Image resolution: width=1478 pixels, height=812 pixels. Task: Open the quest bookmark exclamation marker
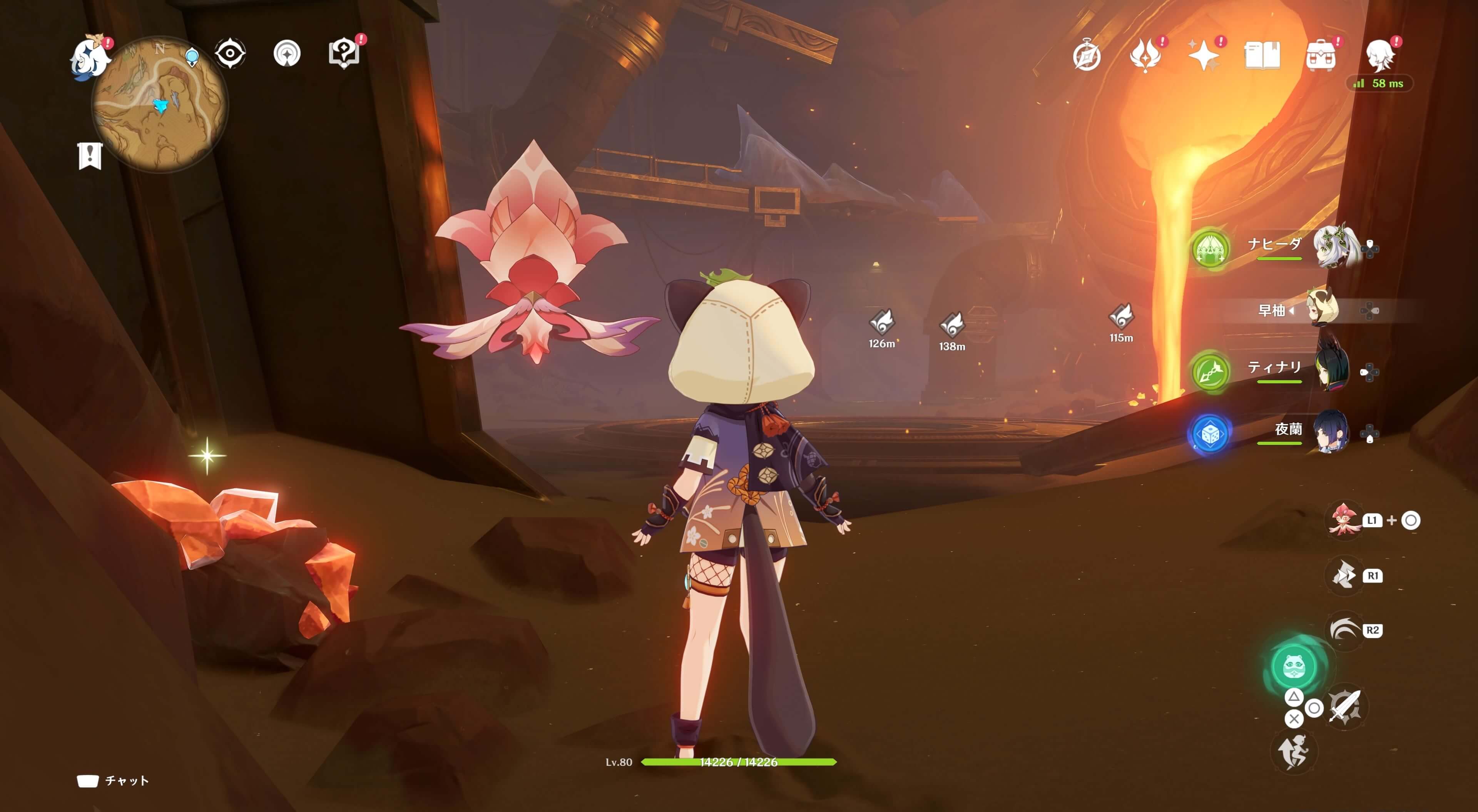click(90, 155)
